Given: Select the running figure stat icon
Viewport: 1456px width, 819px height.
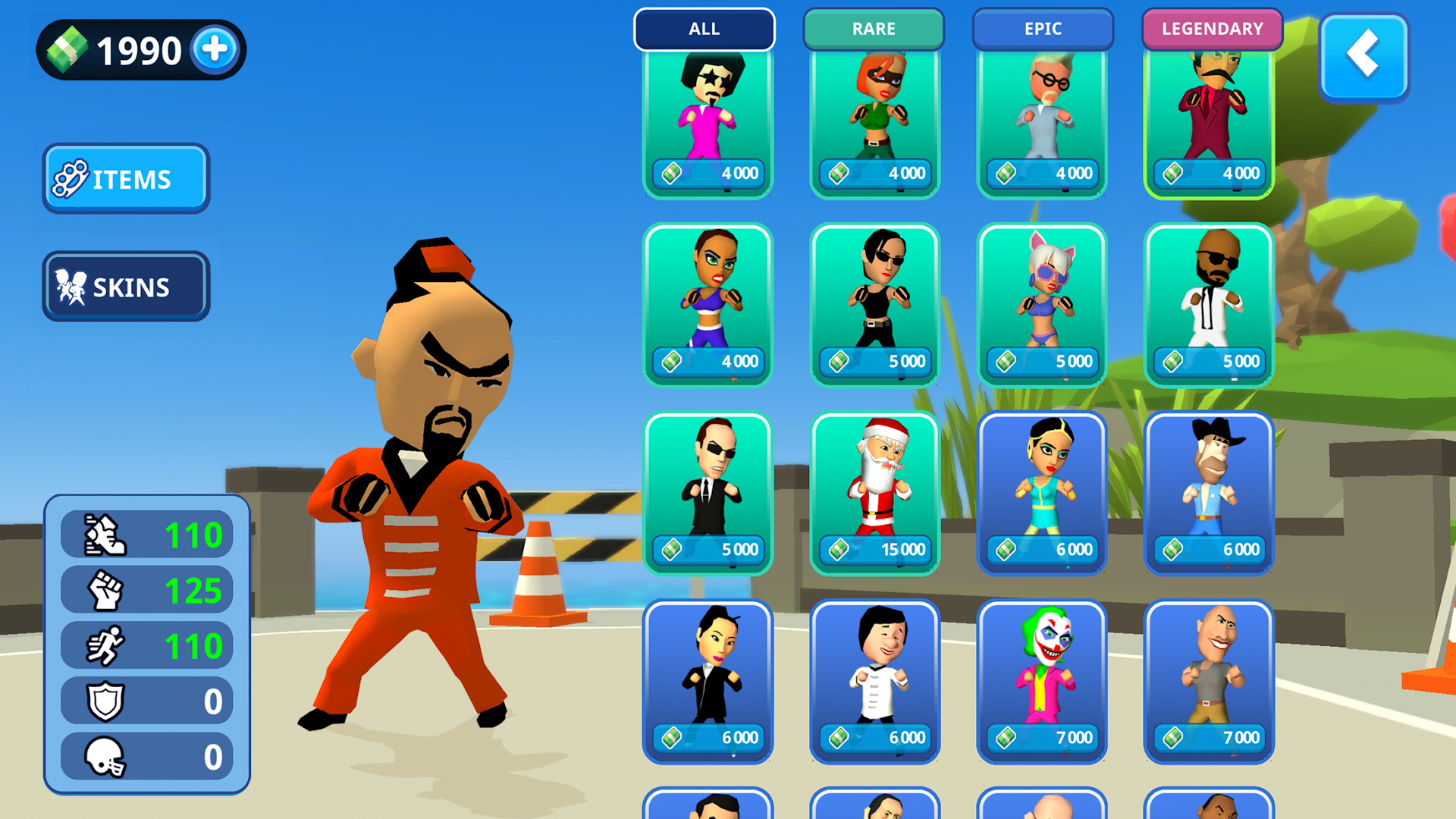Looking at the screenshot, I should (x=106, y=645).
